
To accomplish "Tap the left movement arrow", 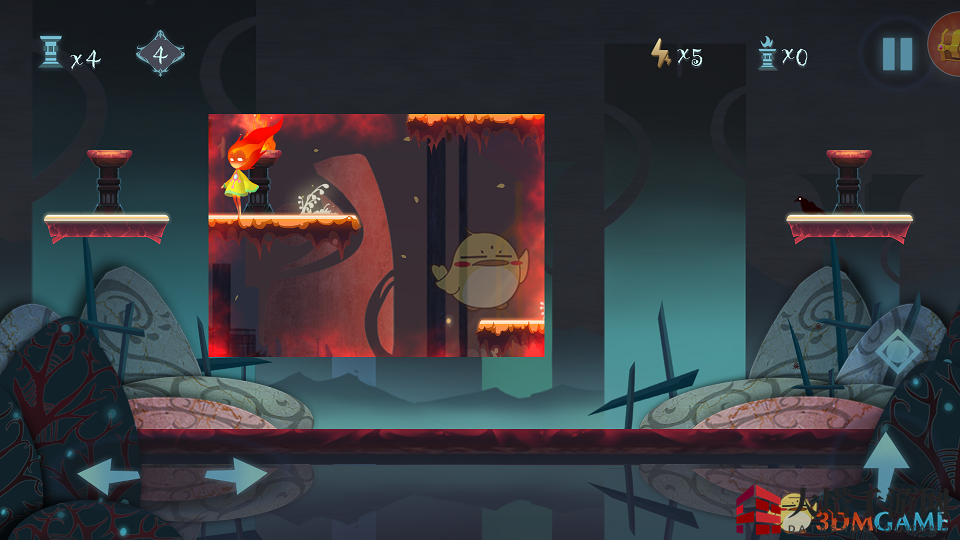I will pyautogui.click(x=106, y=476).
